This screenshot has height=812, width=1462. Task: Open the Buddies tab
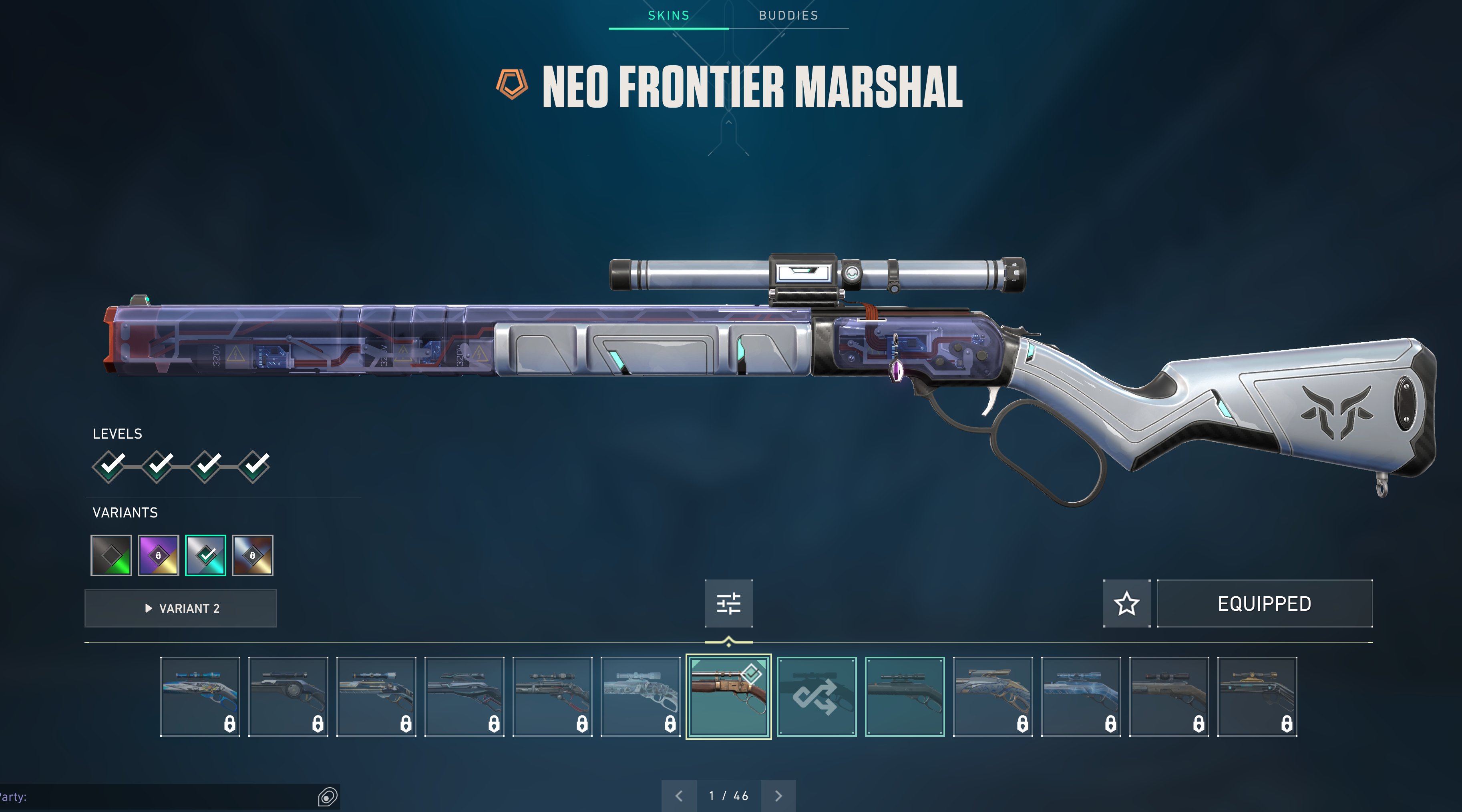[788, 16]
